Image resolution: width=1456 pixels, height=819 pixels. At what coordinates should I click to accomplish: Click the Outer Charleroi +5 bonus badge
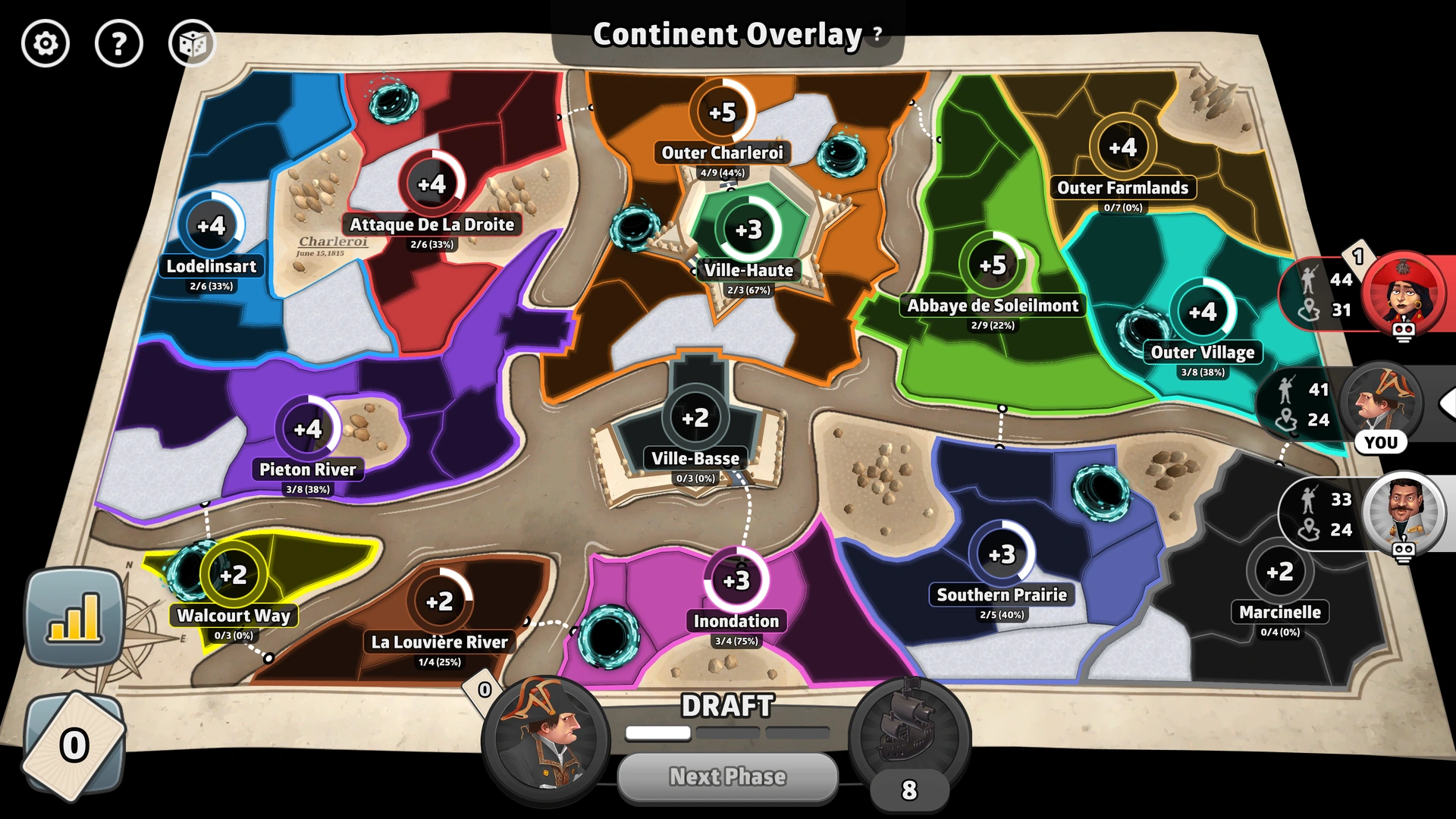click(721, 111)
